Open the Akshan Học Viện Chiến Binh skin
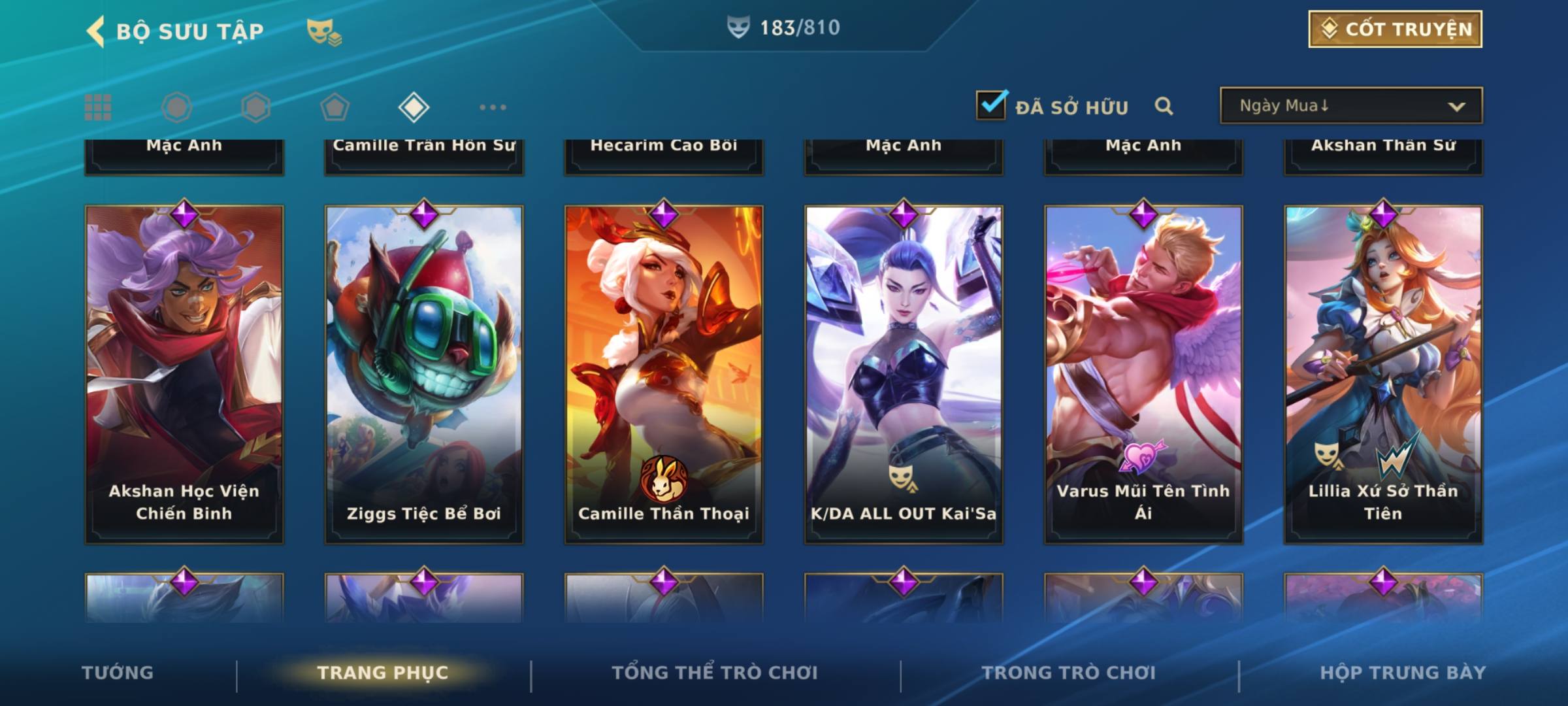 click(184, 374)
